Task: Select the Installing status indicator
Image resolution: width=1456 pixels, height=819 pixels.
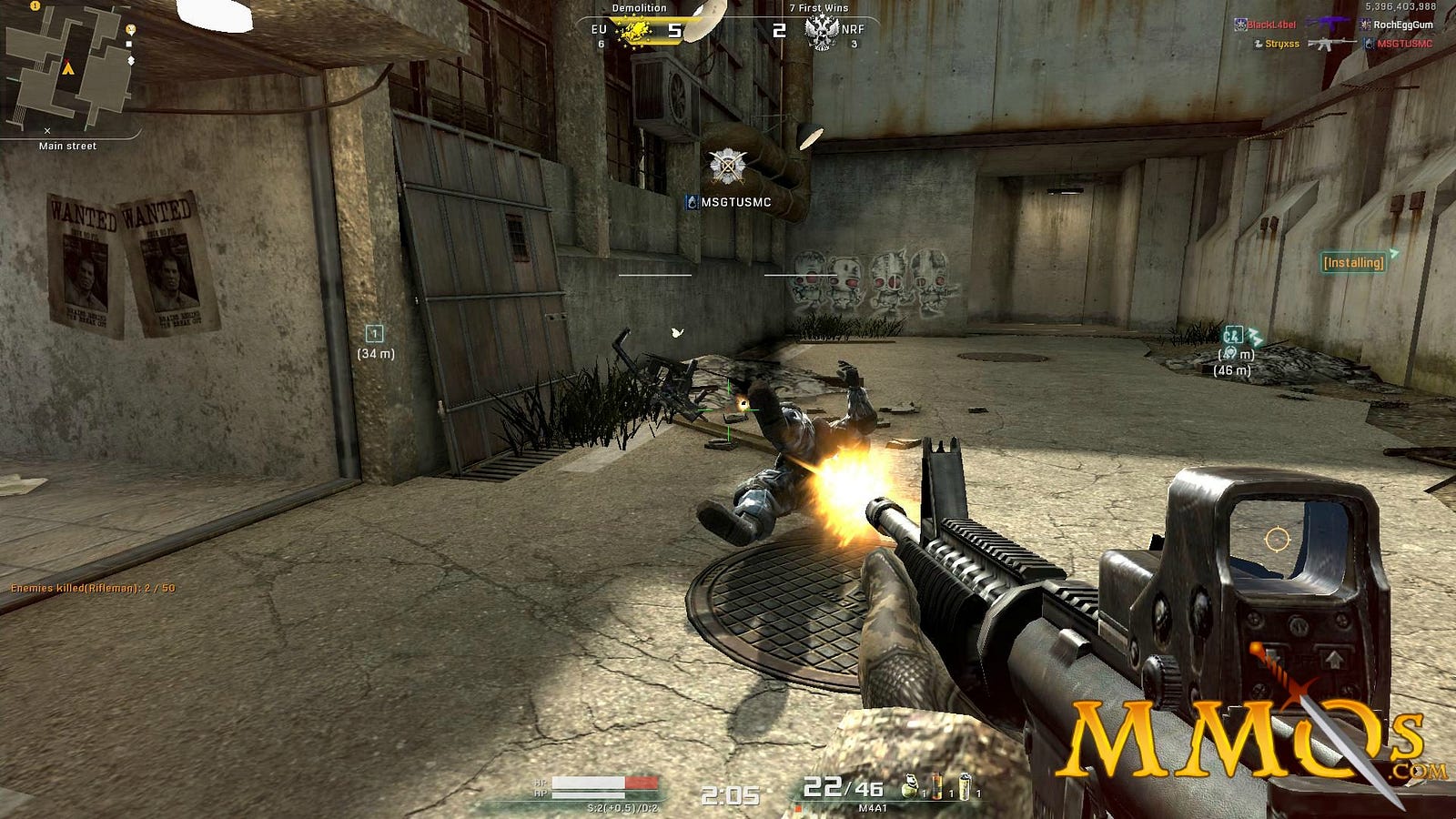Action: point(1353,262)
